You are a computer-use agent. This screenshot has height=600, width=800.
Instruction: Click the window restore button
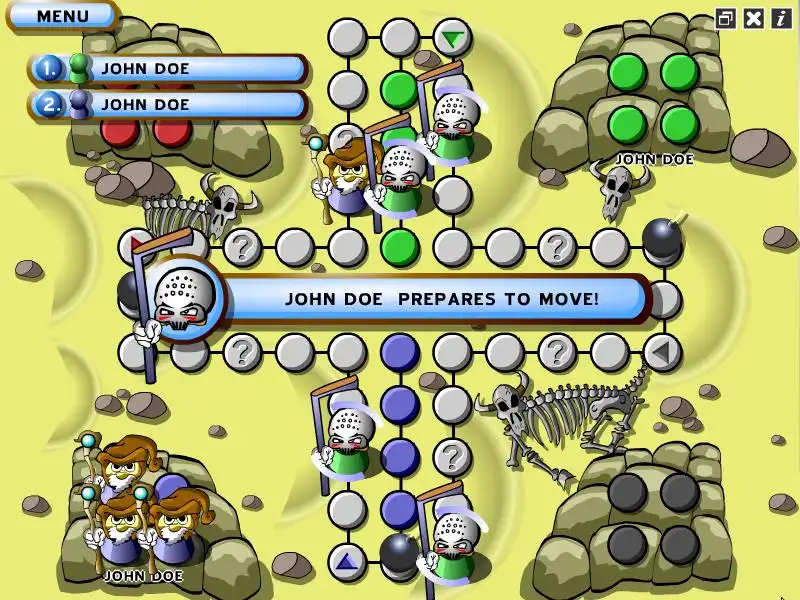point(726,18)
